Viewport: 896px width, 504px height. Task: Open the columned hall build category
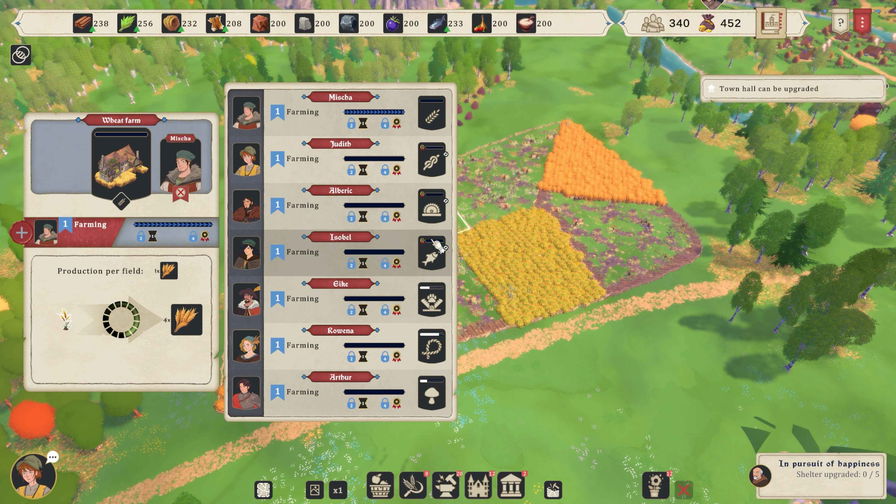pos(510,486)
